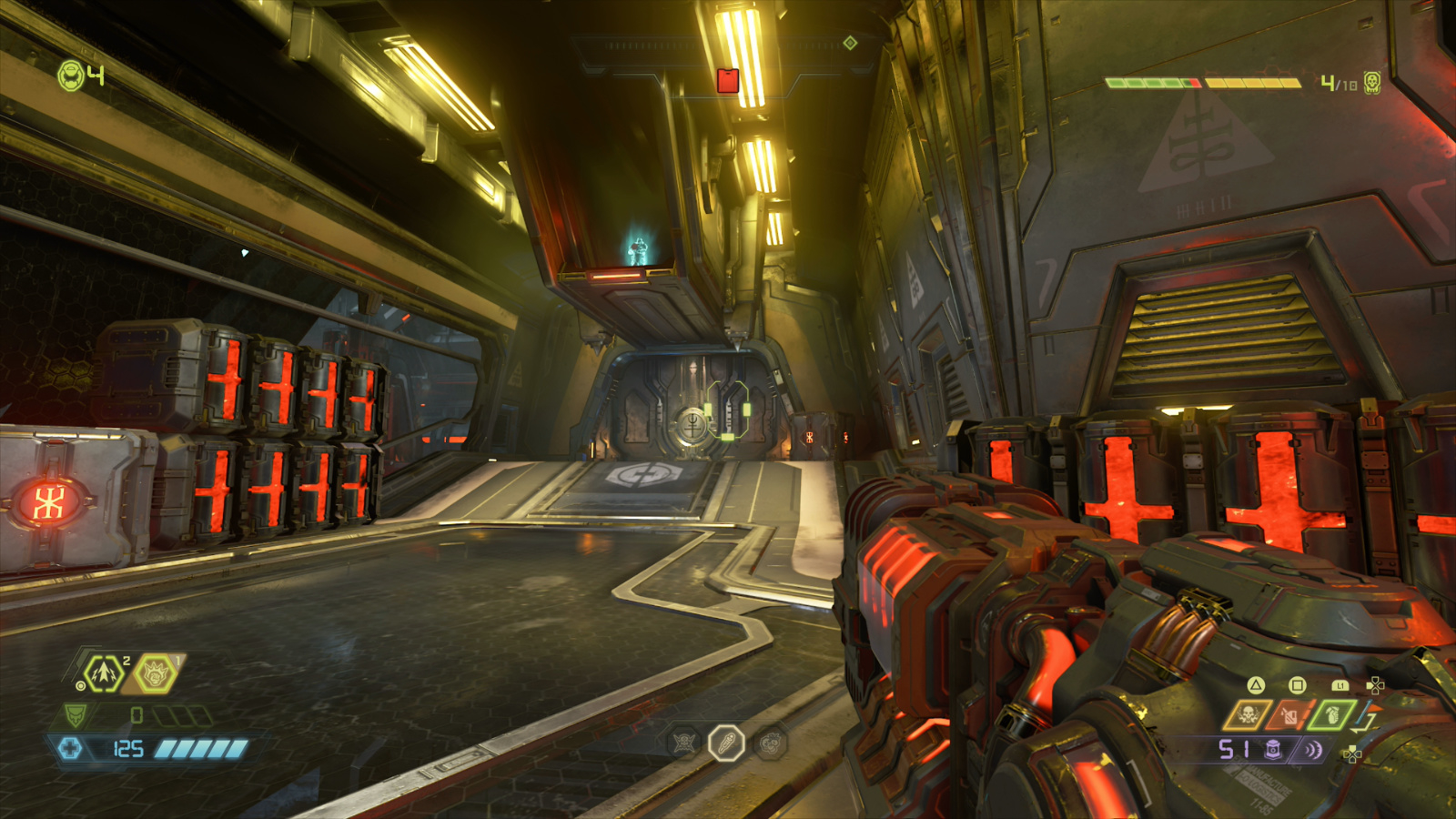Click the blue health cross icon

(x=73, y=748)
